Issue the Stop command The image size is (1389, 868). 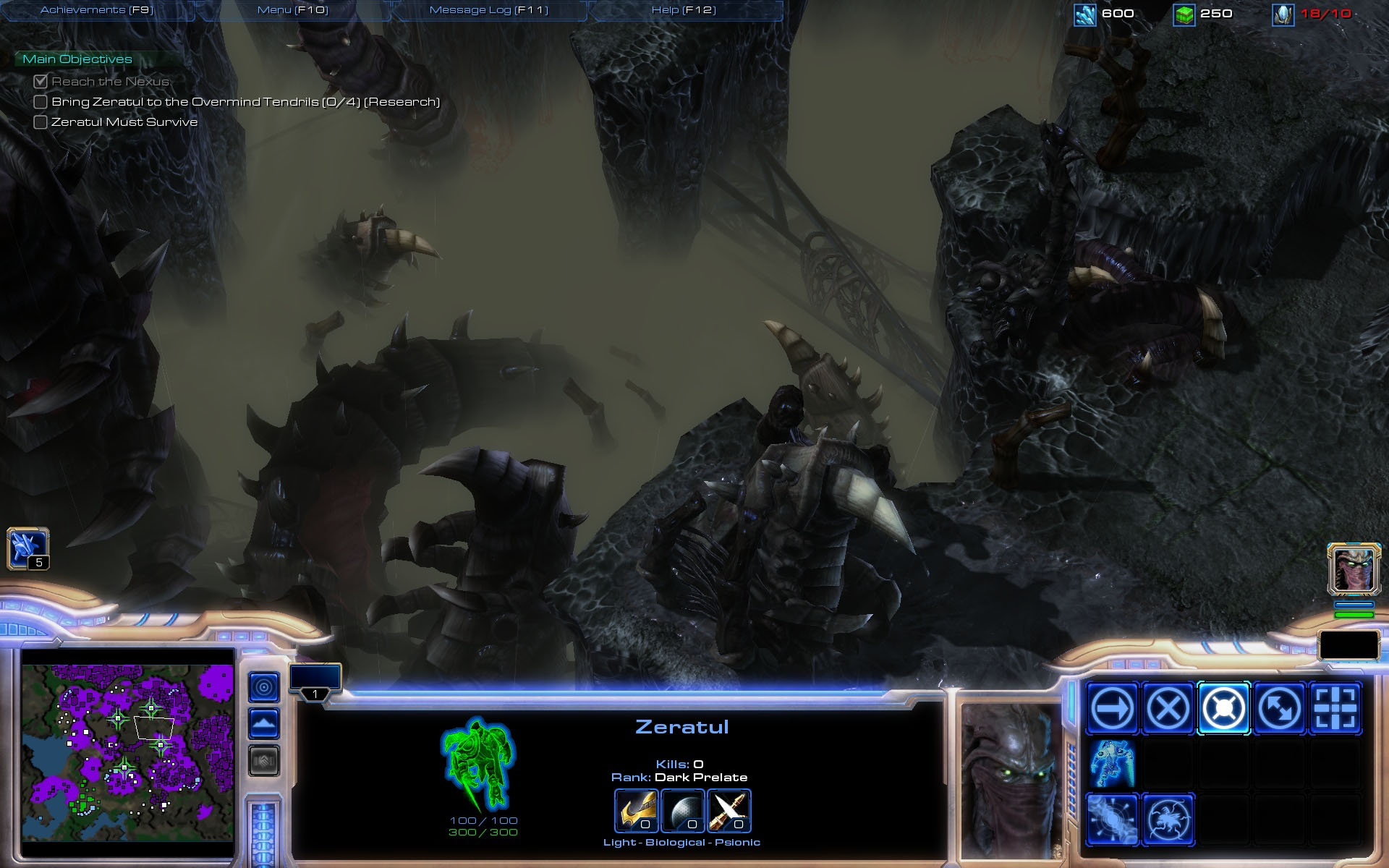point(1168,708)
